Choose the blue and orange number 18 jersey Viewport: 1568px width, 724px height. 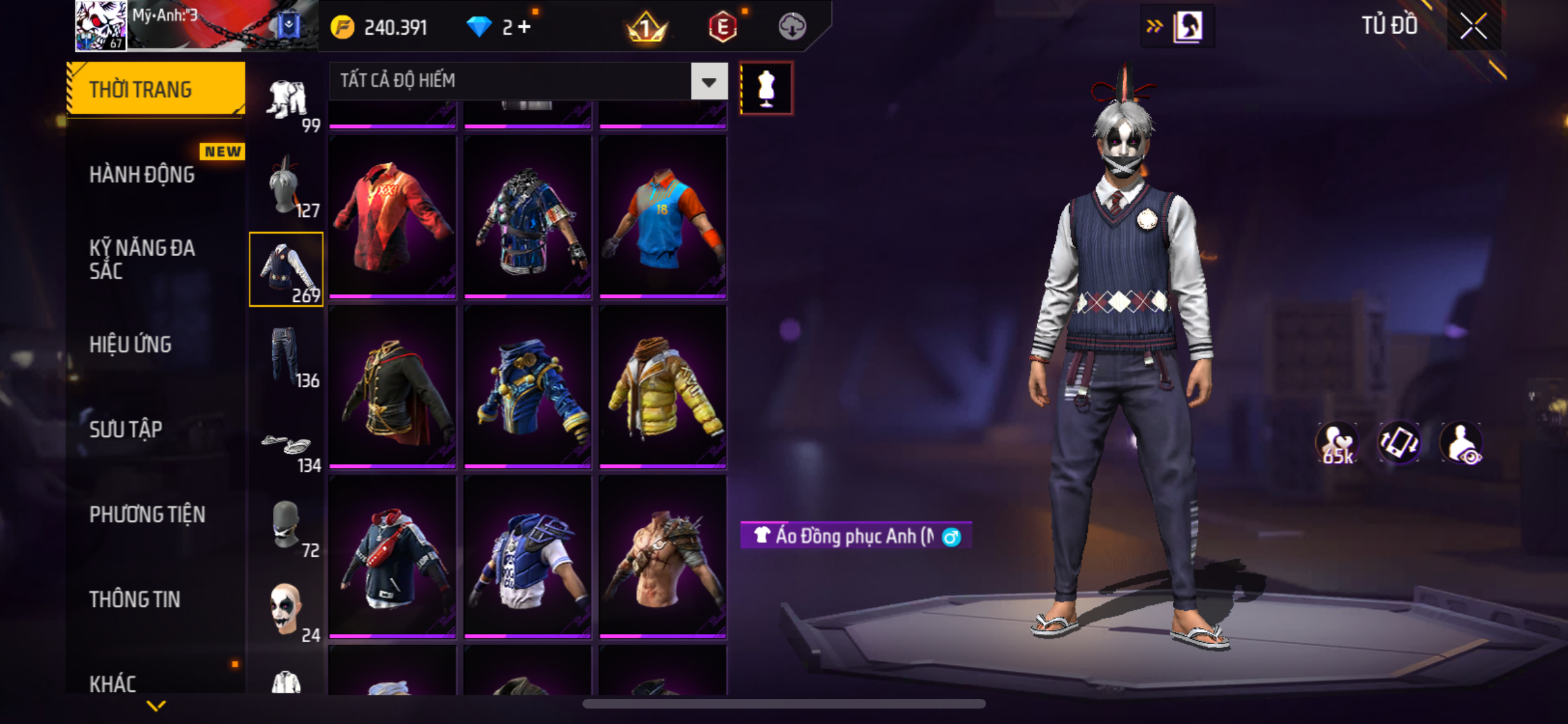662,216
